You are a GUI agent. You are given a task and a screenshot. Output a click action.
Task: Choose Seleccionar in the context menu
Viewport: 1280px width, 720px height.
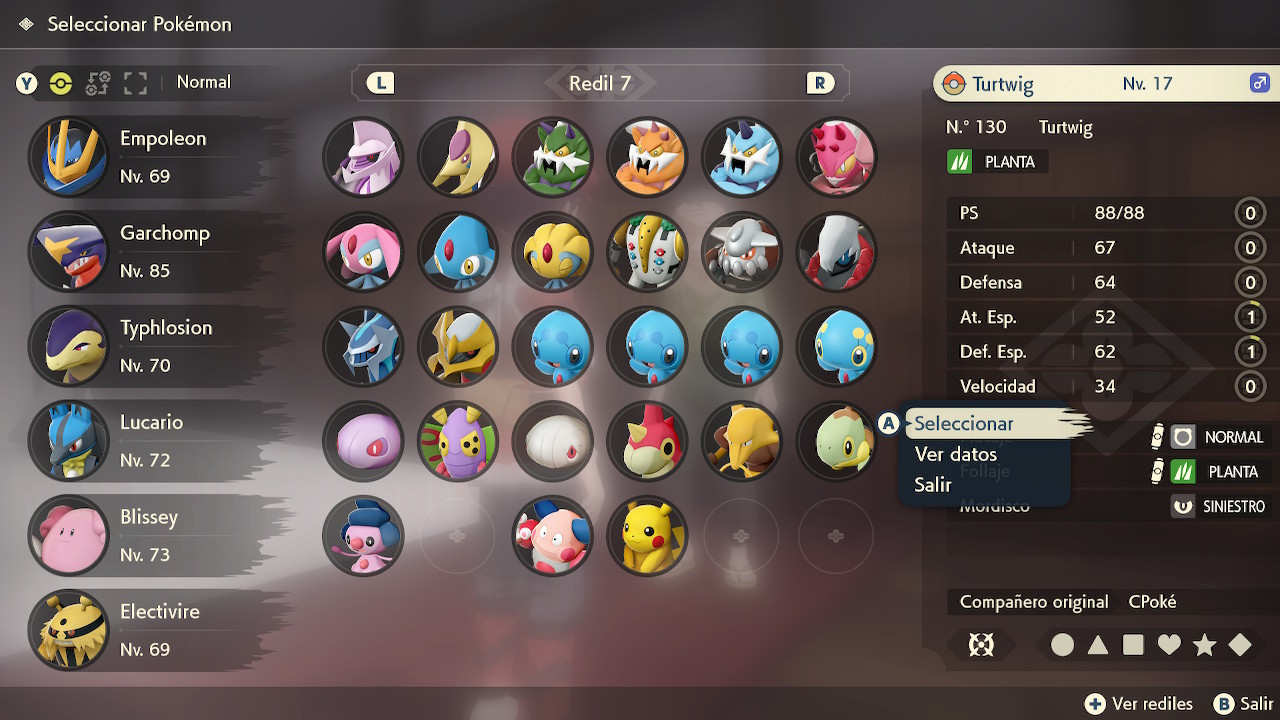coord(964,424)
